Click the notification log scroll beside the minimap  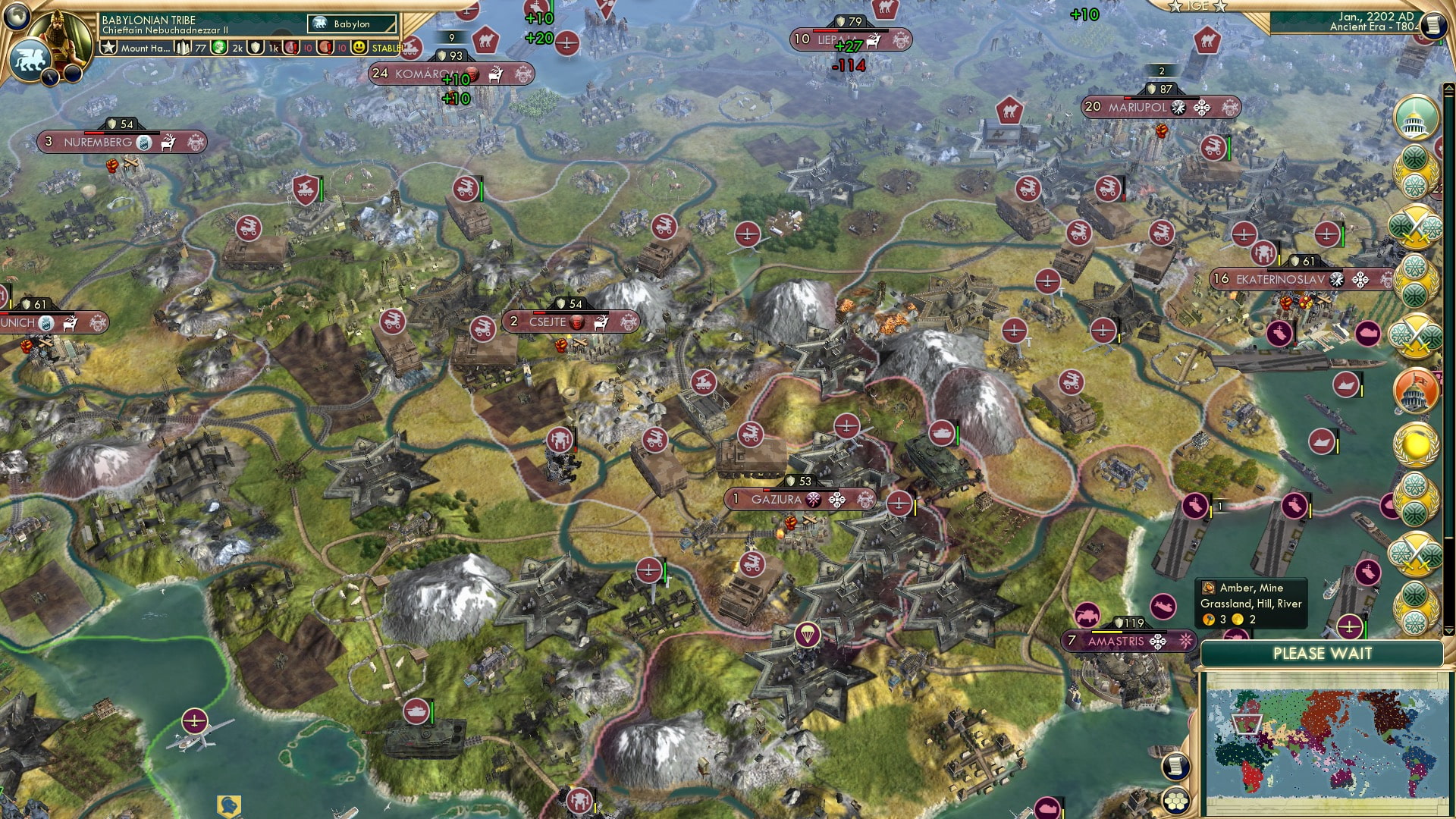click(1175, 767)
